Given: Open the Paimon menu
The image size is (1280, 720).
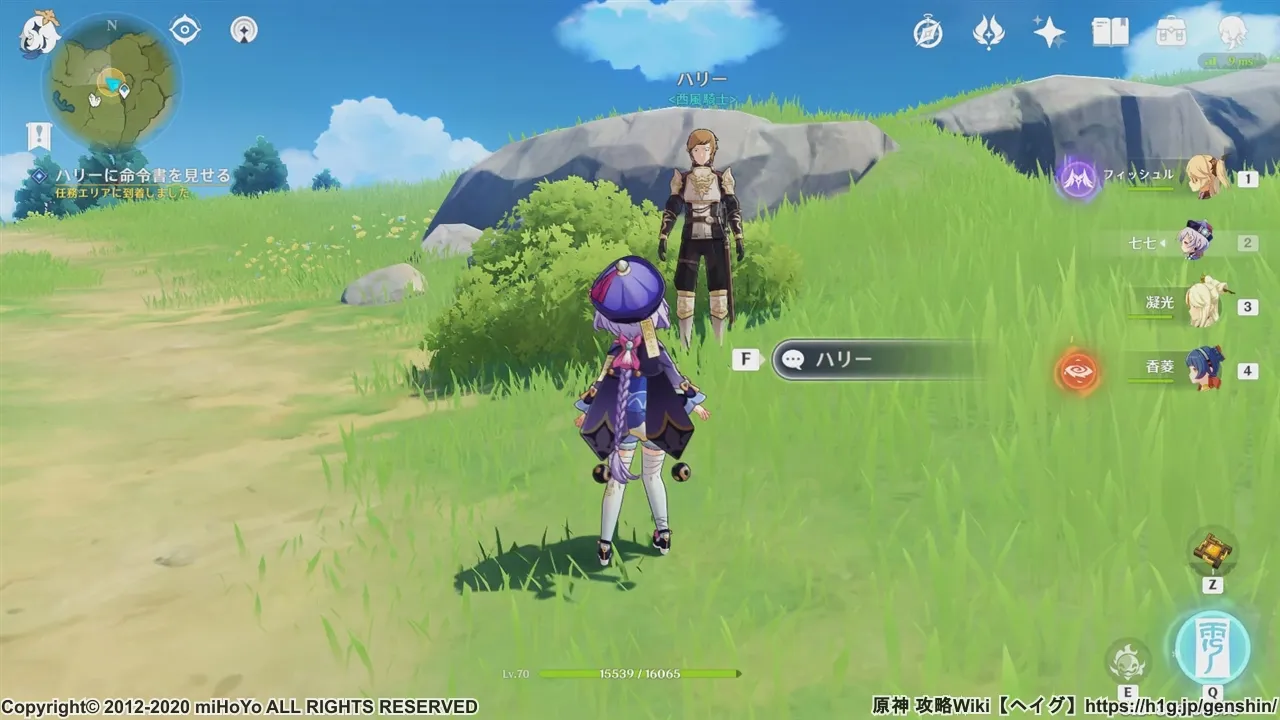Looking at the screenshot, I should click(40, 33).
